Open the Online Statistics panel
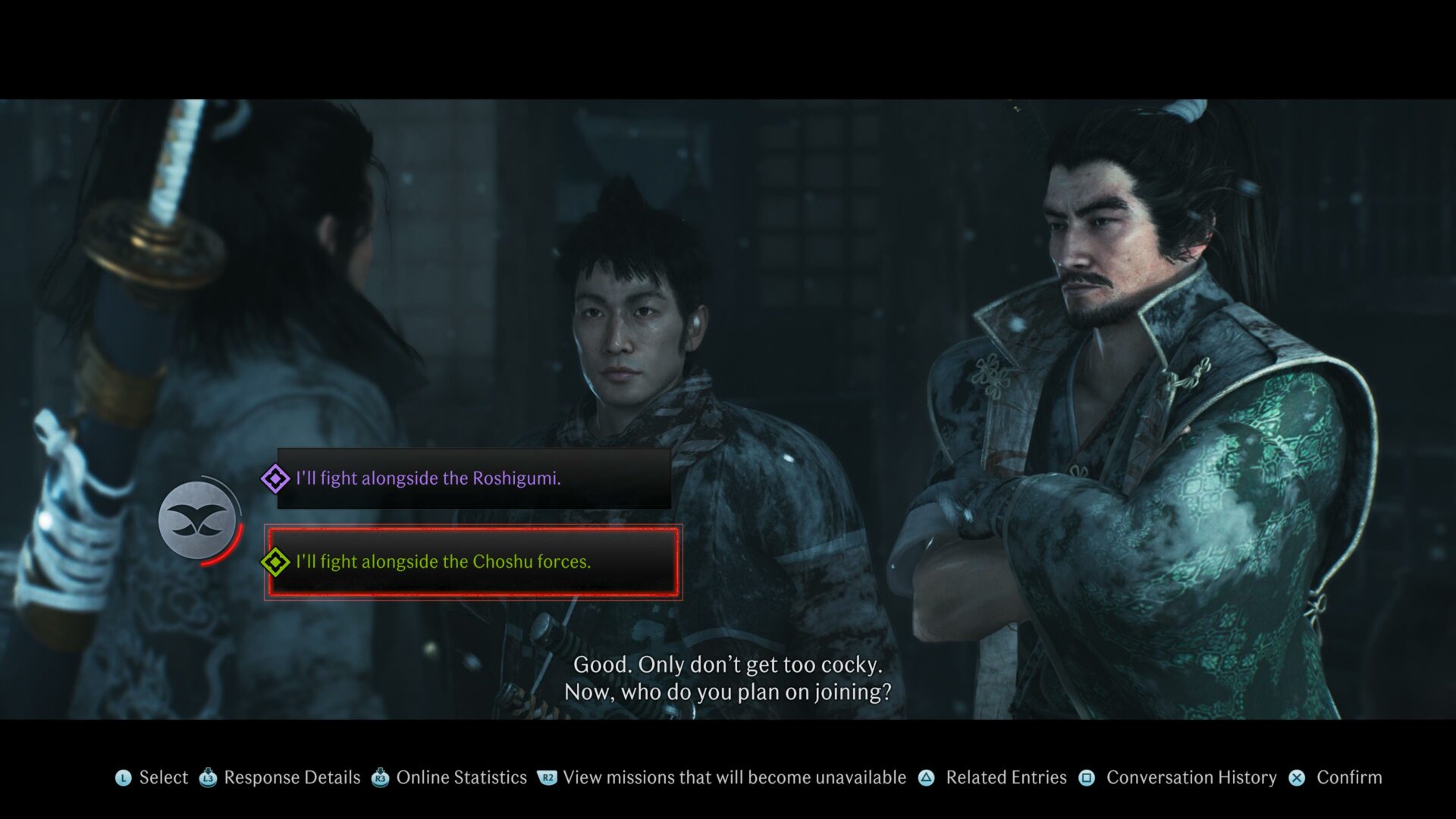 [x=462, y=777]
